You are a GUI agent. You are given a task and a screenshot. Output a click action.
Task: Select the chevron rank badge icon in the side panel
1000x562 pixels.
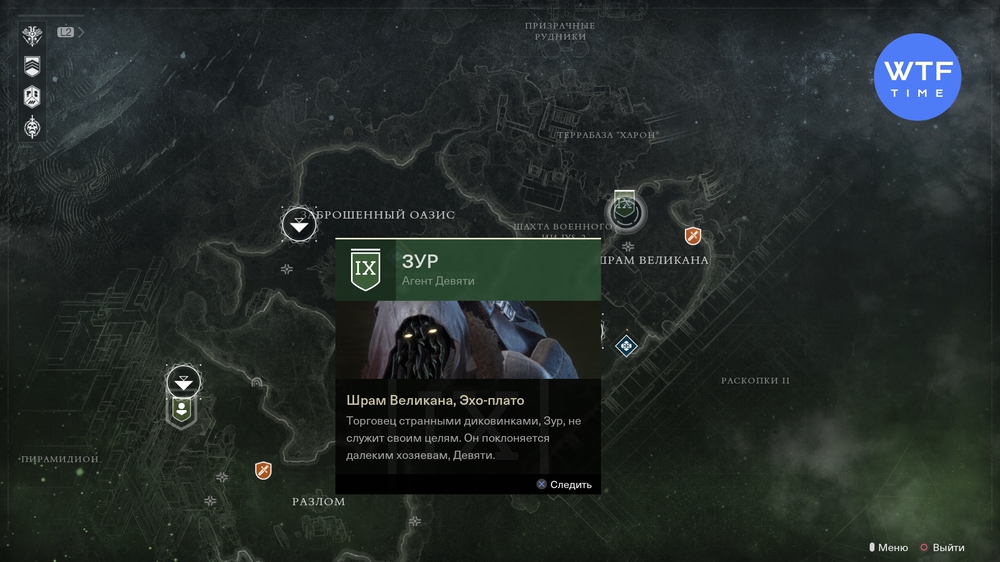point(33,67)
